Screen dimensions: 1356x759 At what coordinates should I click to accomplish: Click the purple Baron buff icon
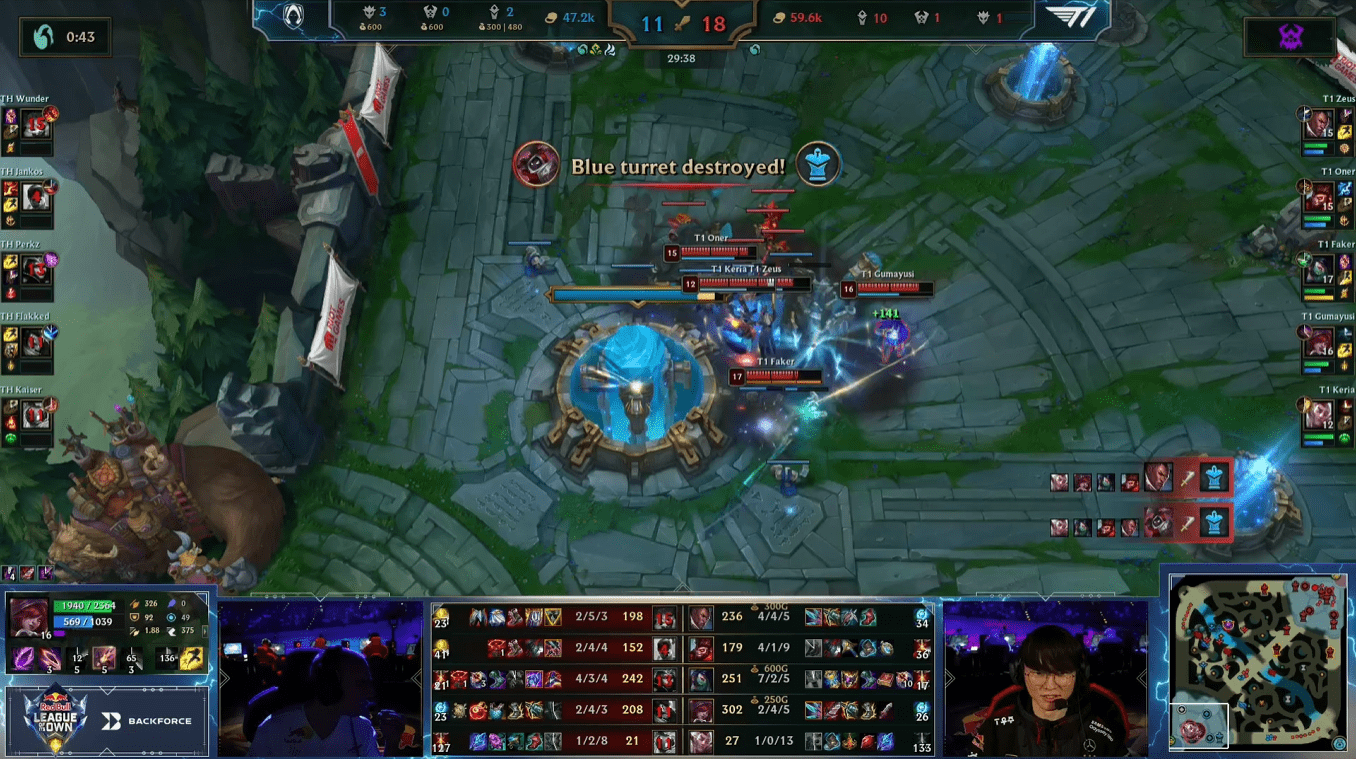(x=1290, y=38)
